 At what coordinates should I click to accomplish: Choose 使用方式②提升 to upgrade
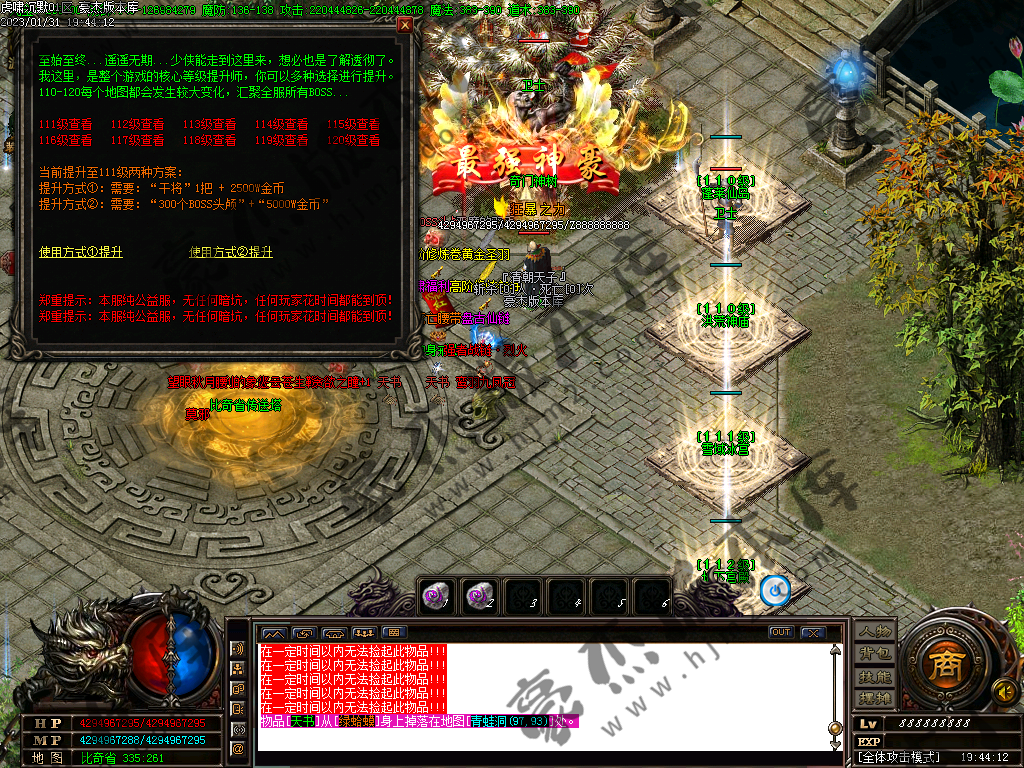tap(231, 253)
